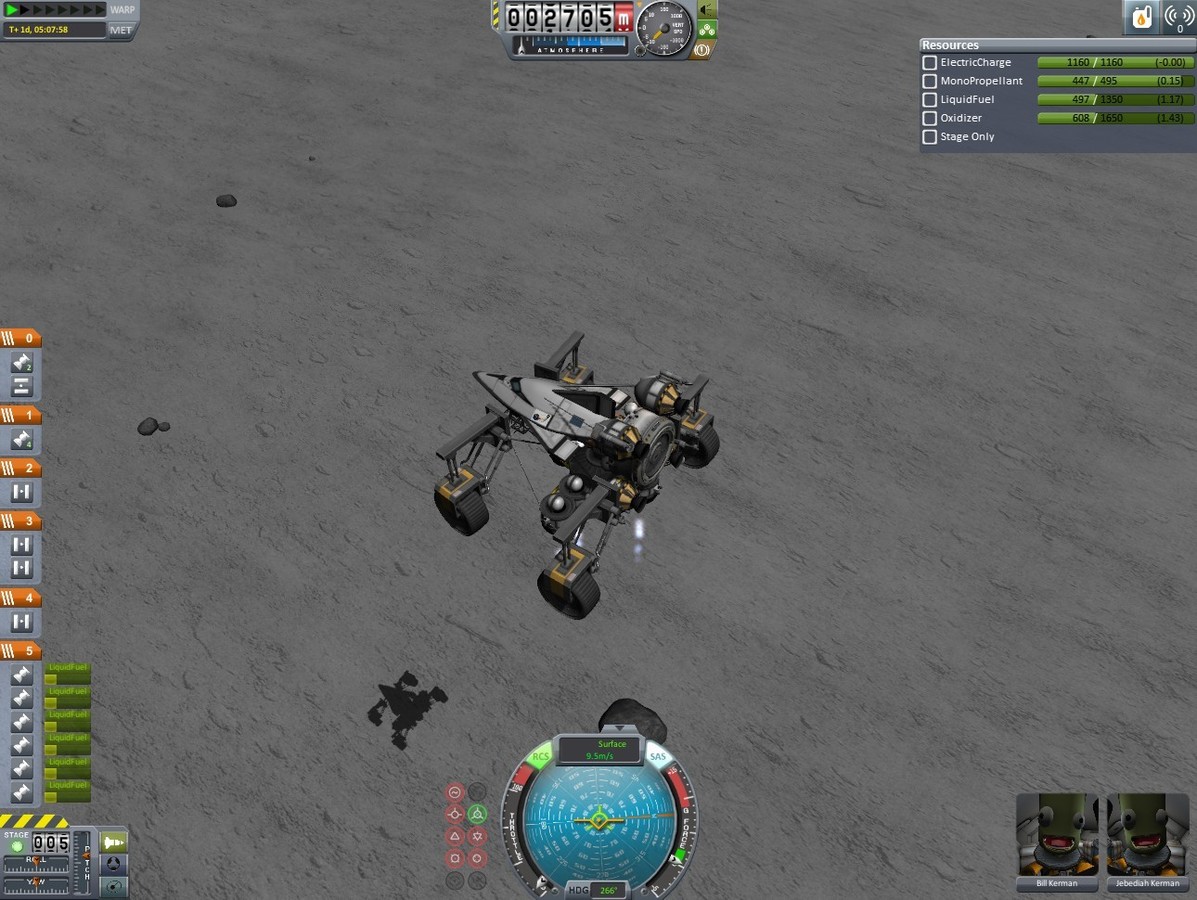Toggle the landing gear action group button

click(x=707, y=30)
